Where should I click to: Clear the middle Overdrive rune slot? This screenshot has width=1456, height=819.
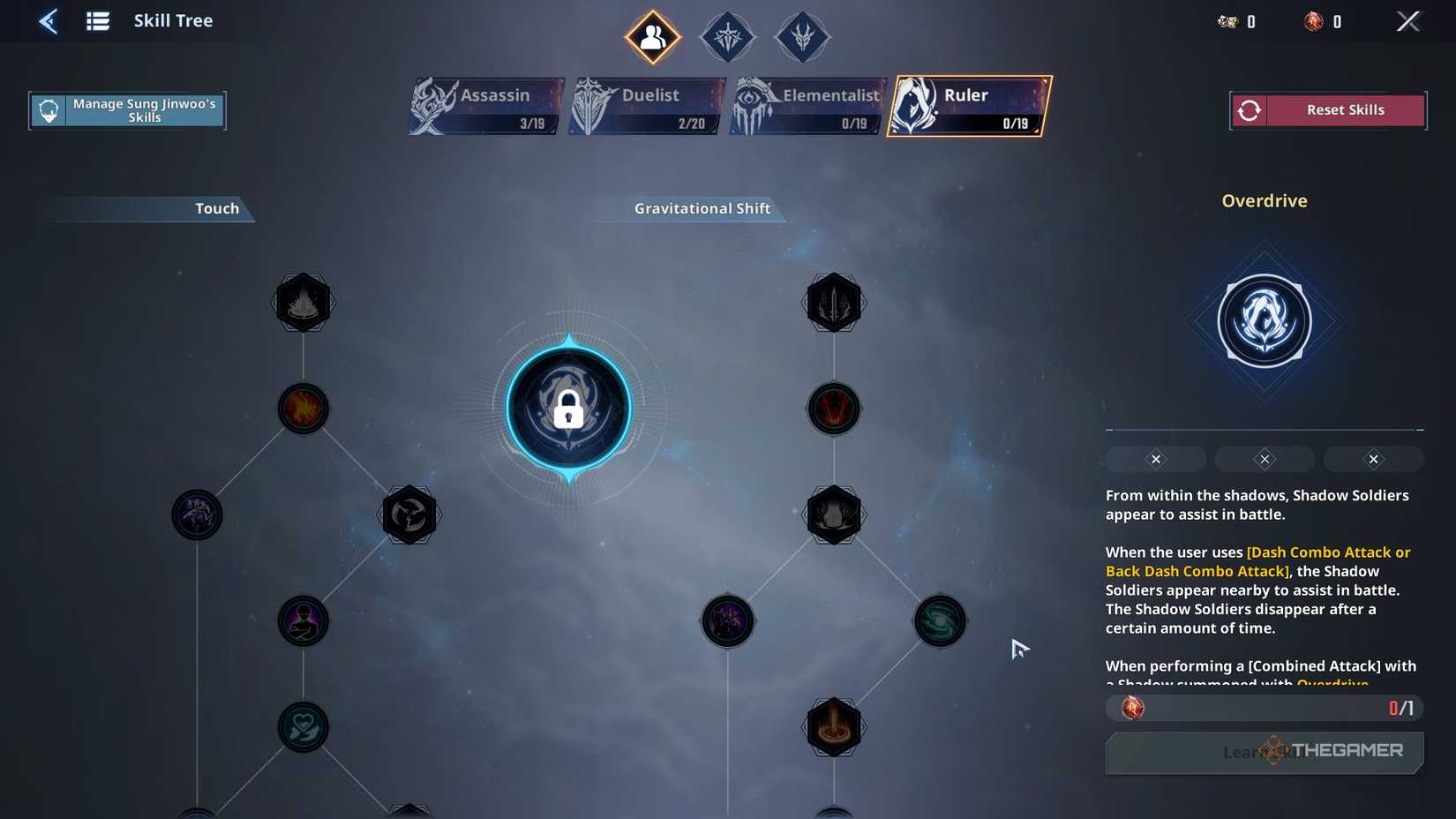coord(1264,458)
